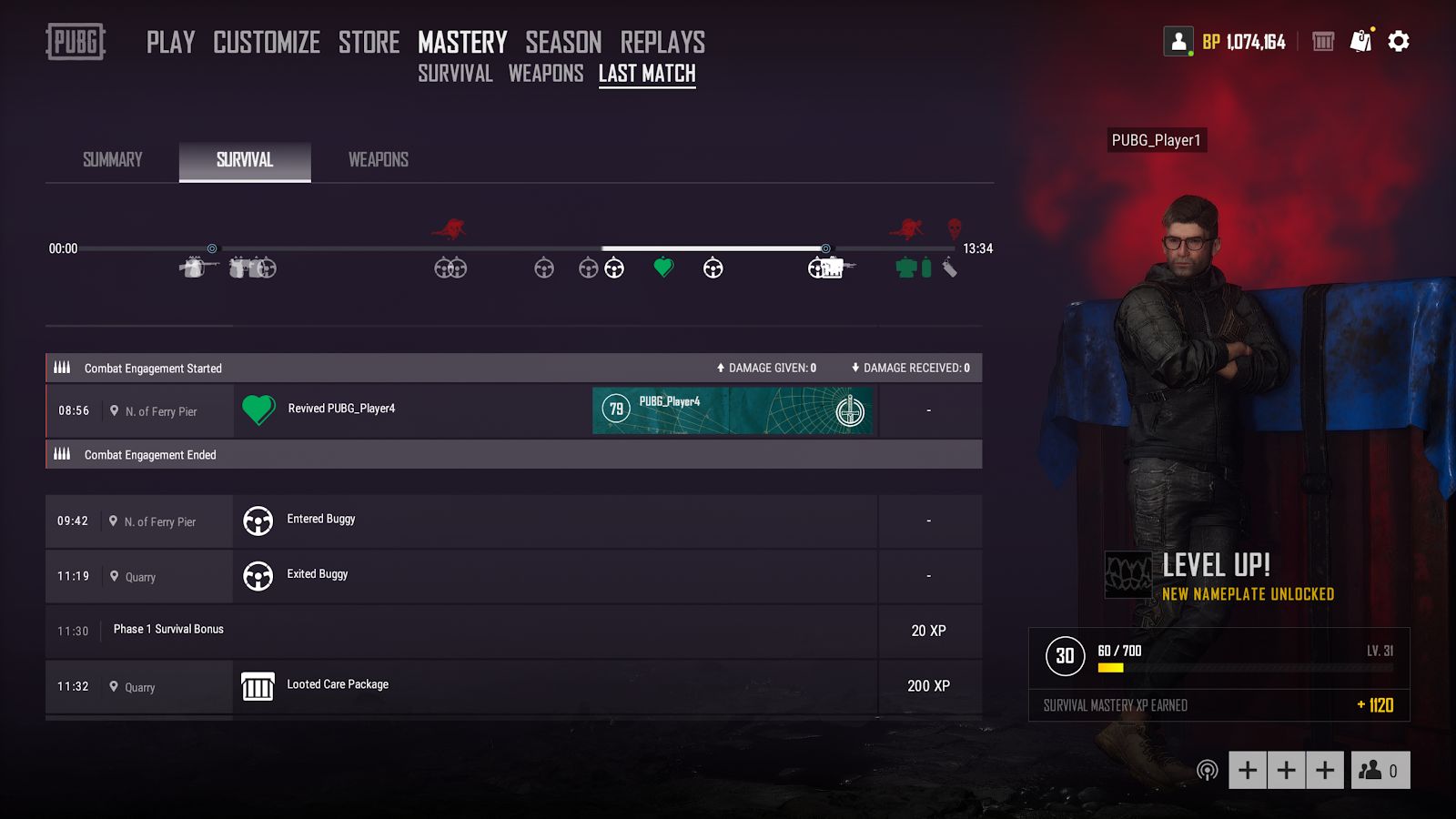Click the PUBG logo
Screen dimensions: 1456x819
tap(76, 42)
